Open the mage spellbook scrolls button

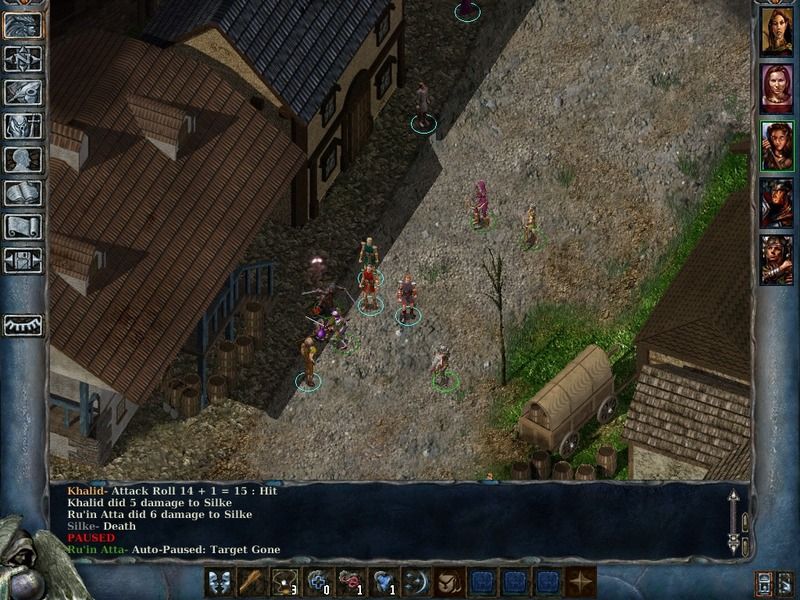coord(22,194)
